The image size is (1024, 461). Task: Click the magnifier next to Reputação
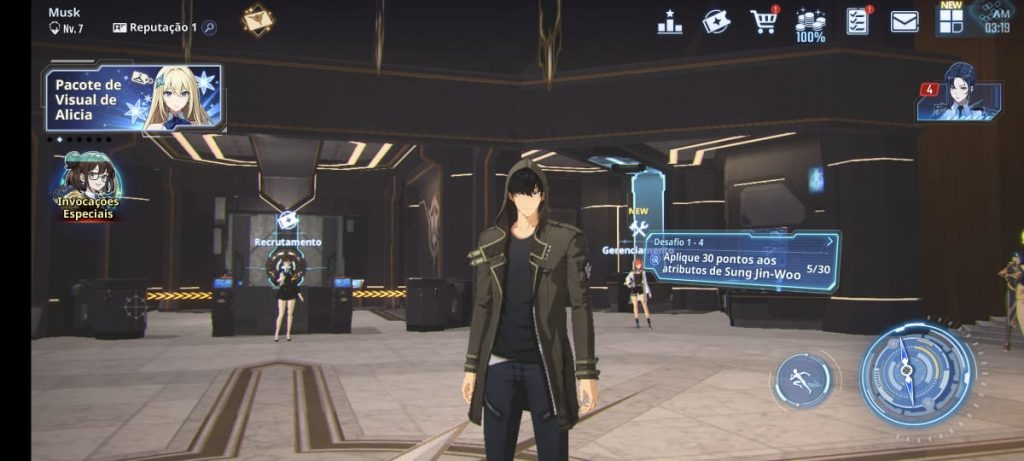pos(209,28)
